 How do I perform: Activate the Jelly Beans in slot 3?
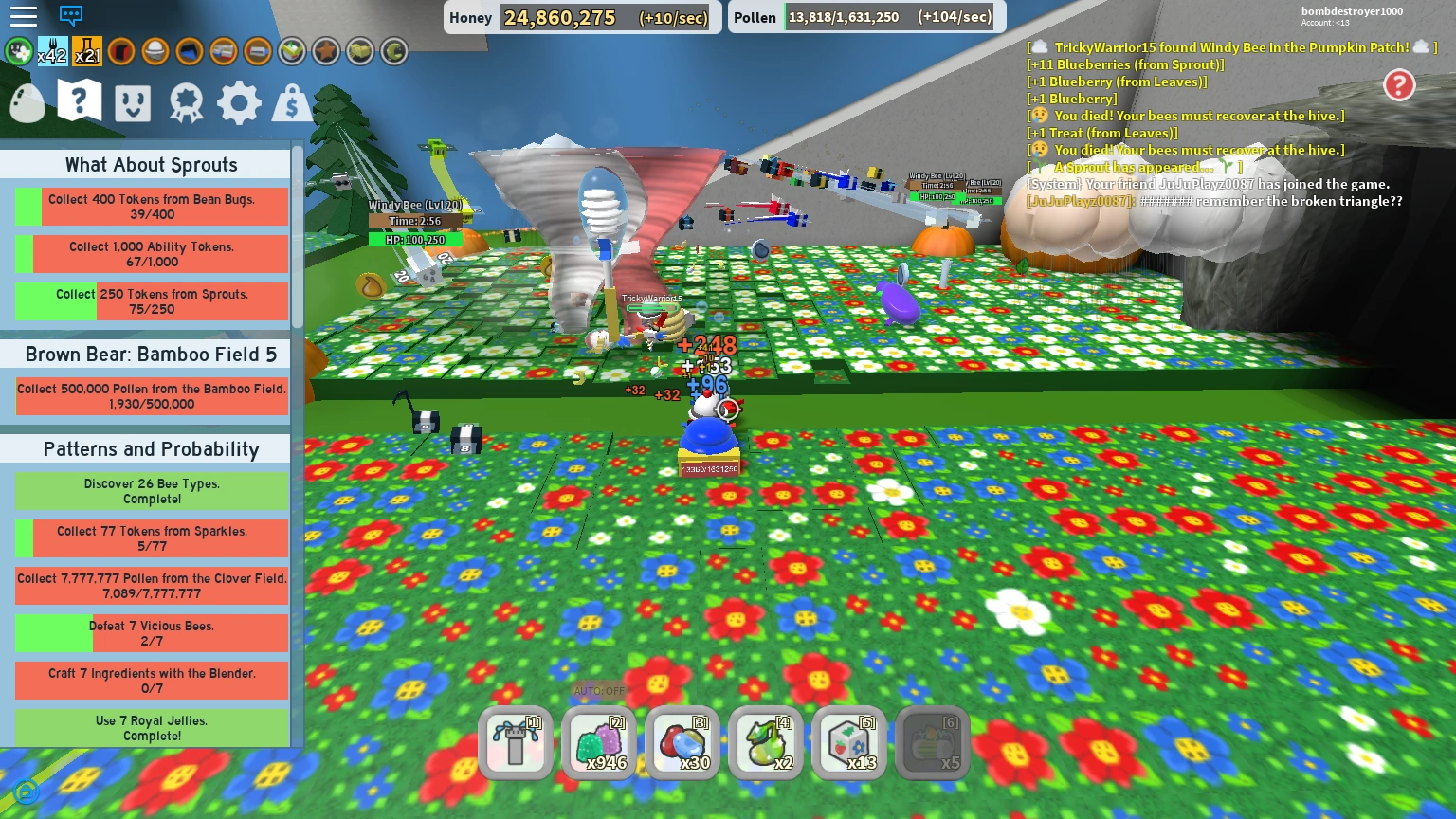[682, 743]
